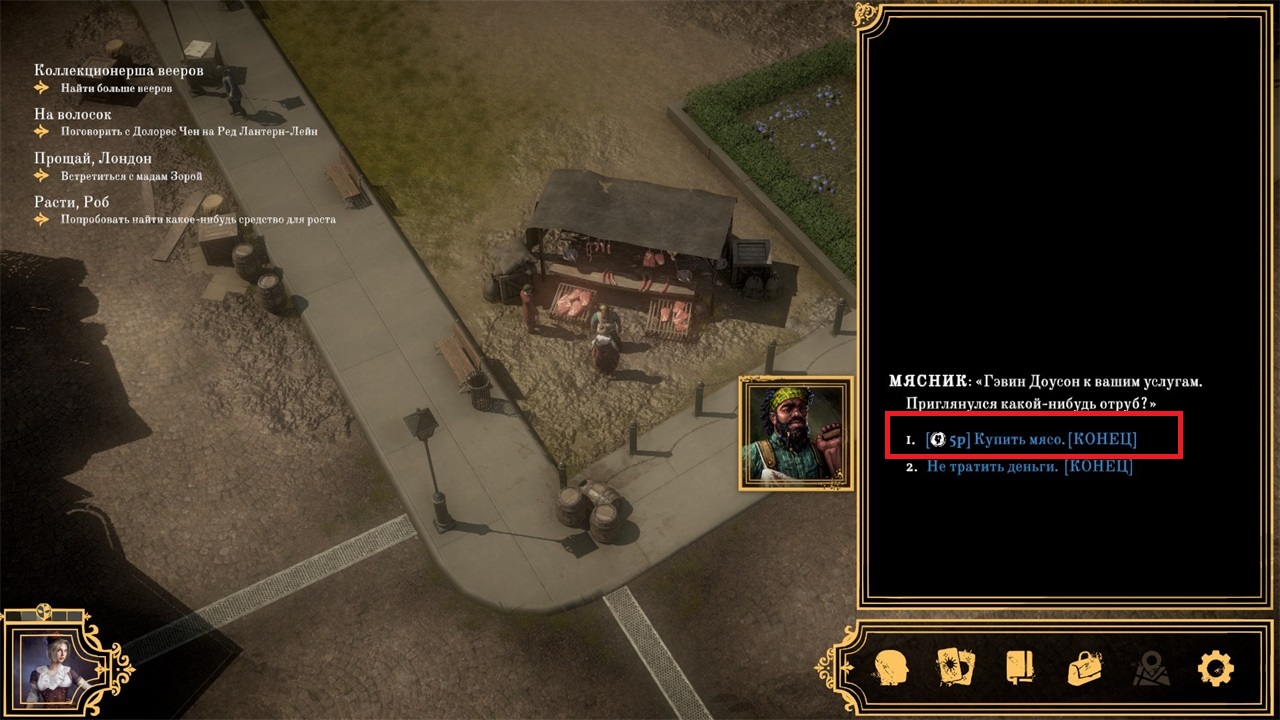The height and width of the screenshot is (720, 1280).
Task: Select the 'Коллекционерша вееров' quest entry
Action: pyautogui.click(x=118, y=71)
